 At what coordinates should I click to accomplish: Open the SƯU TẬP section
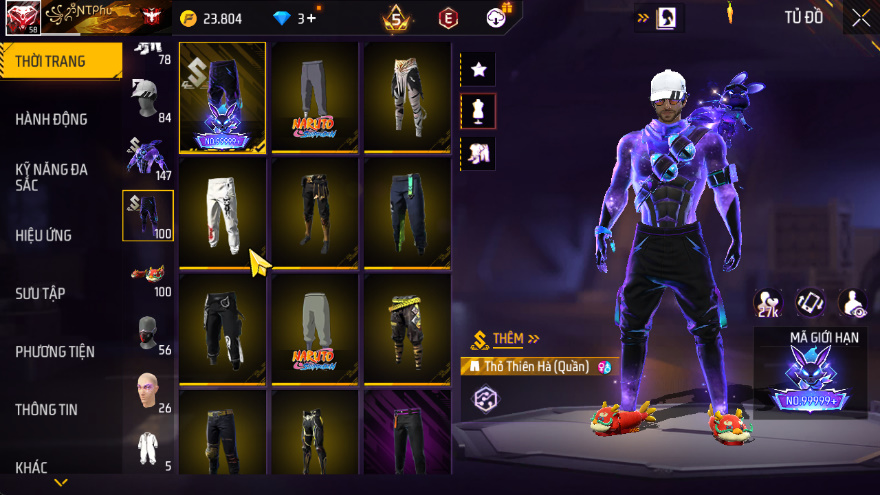(x=40, y=293)
